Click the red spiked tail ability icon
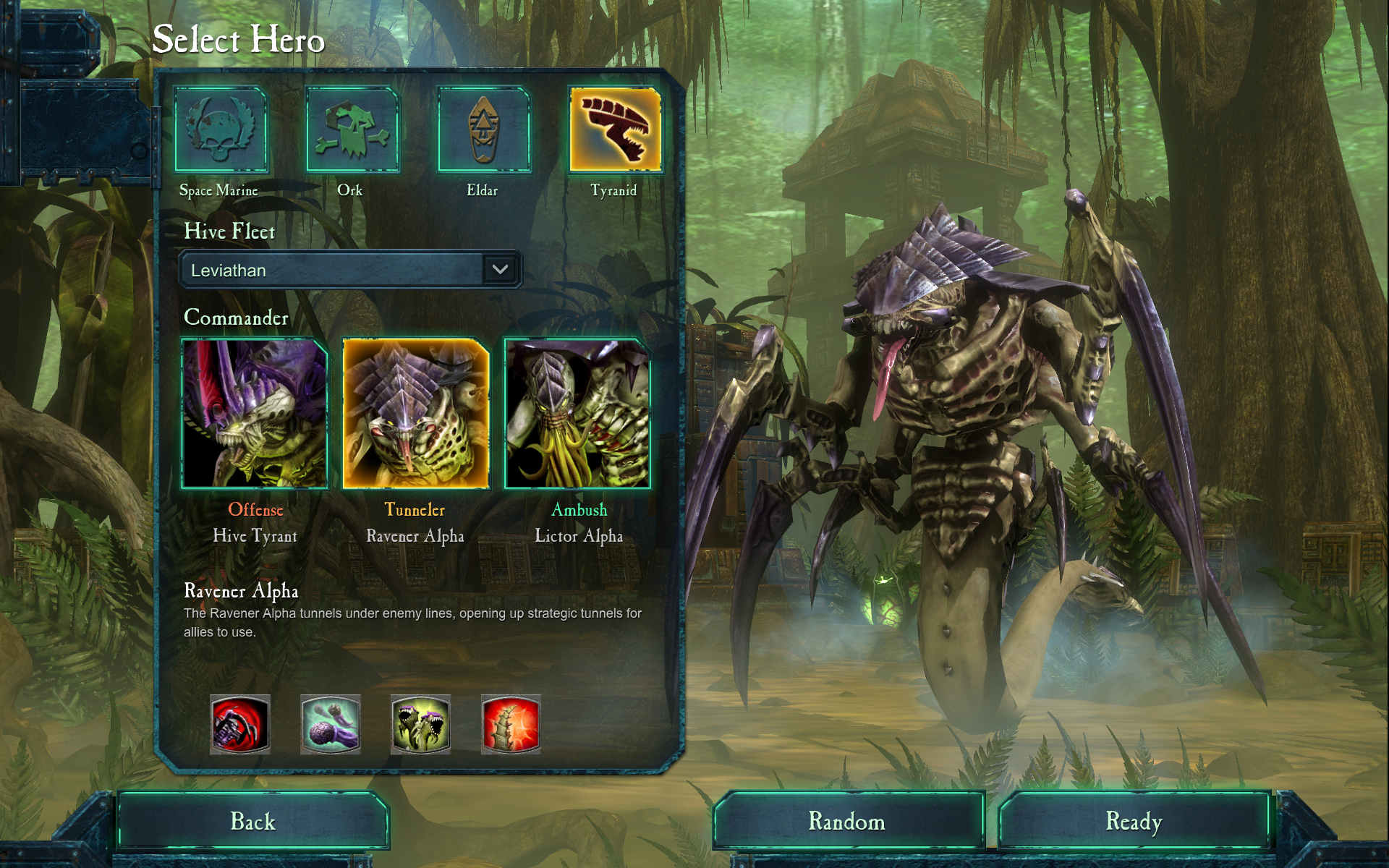The image size is (1389, 868). [x=511, y=724]
